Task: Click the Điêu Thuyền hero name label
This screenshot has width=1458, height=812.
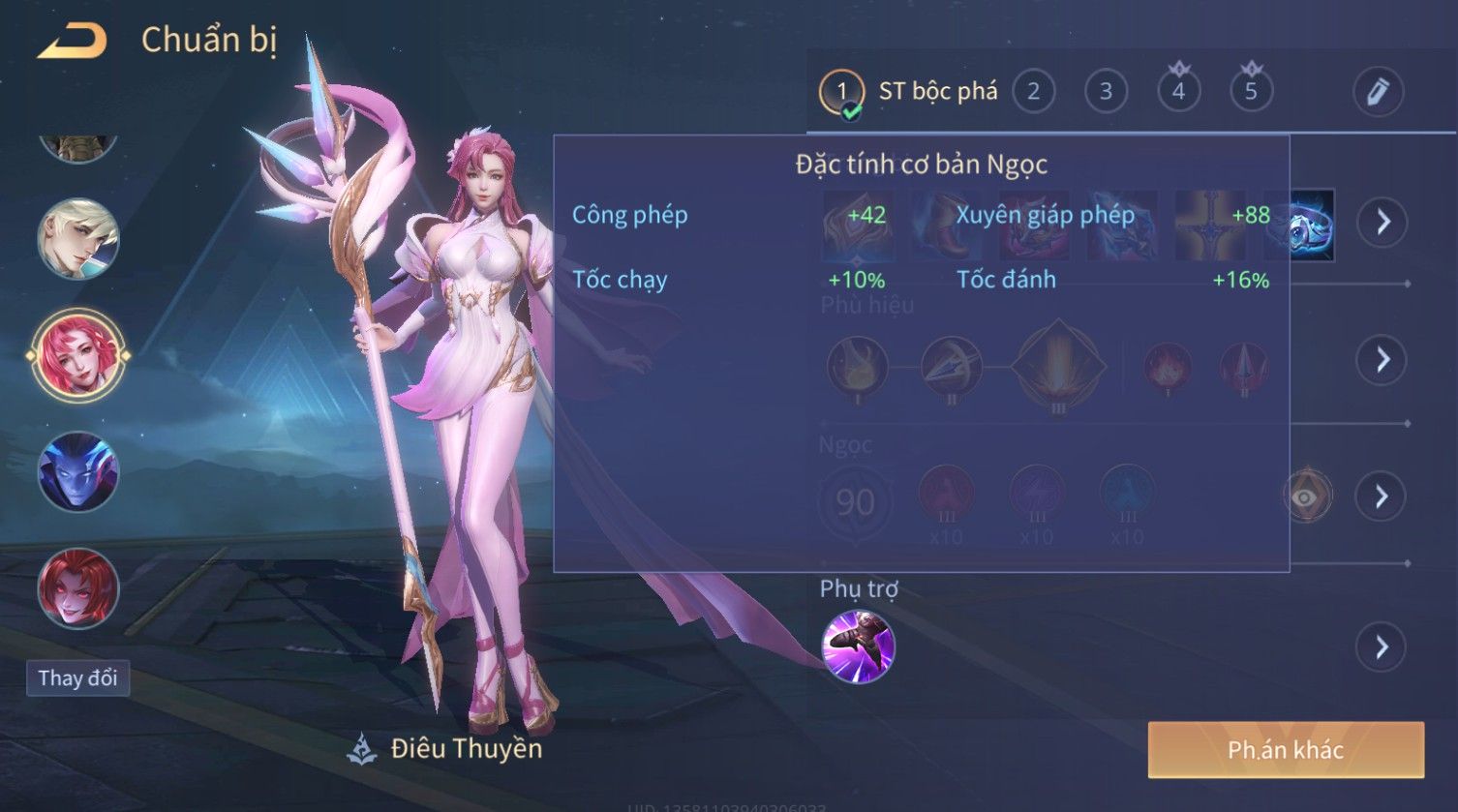Action: coord(466,748)
